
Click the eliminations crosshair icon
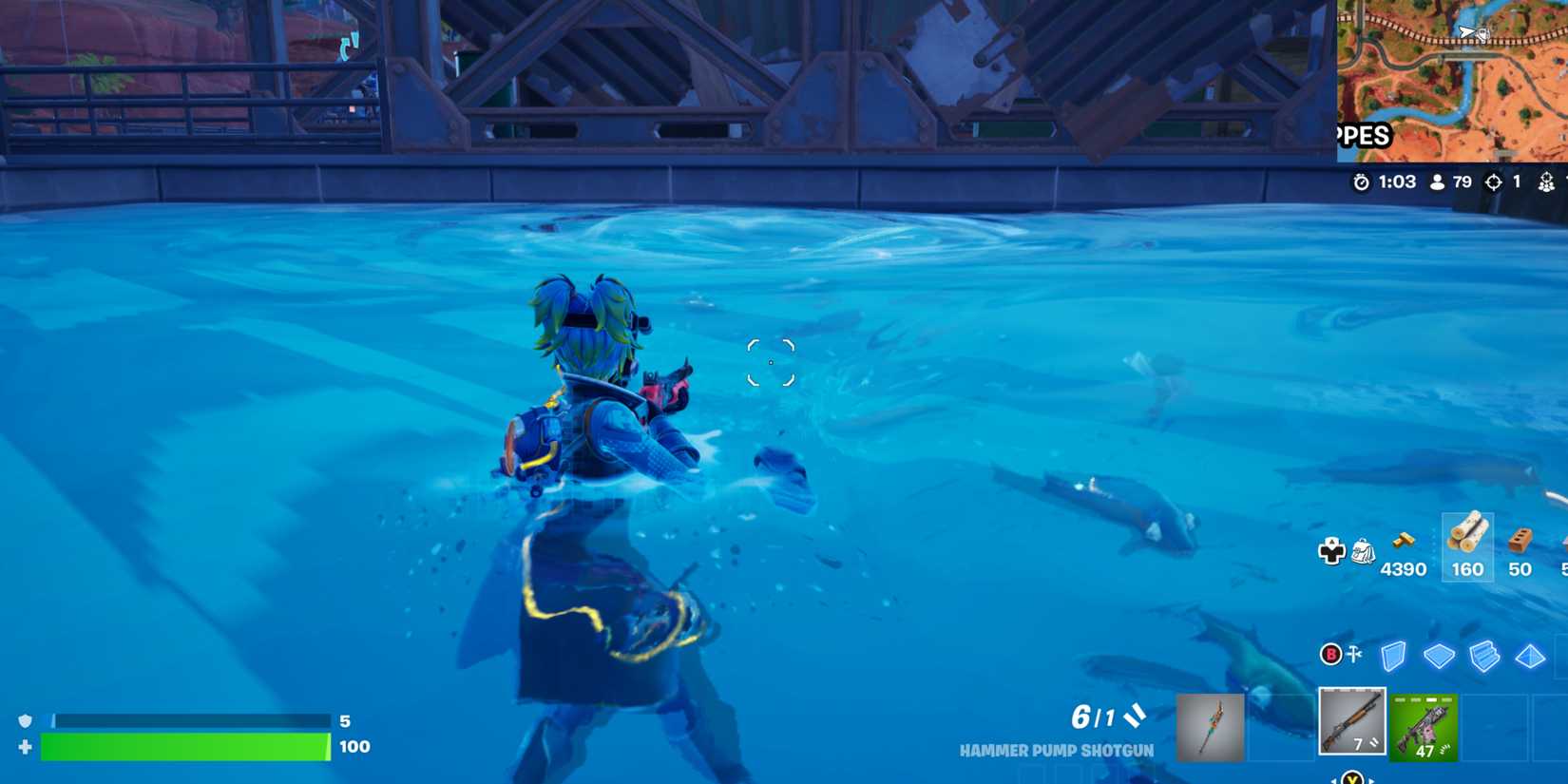(1495, 181)
